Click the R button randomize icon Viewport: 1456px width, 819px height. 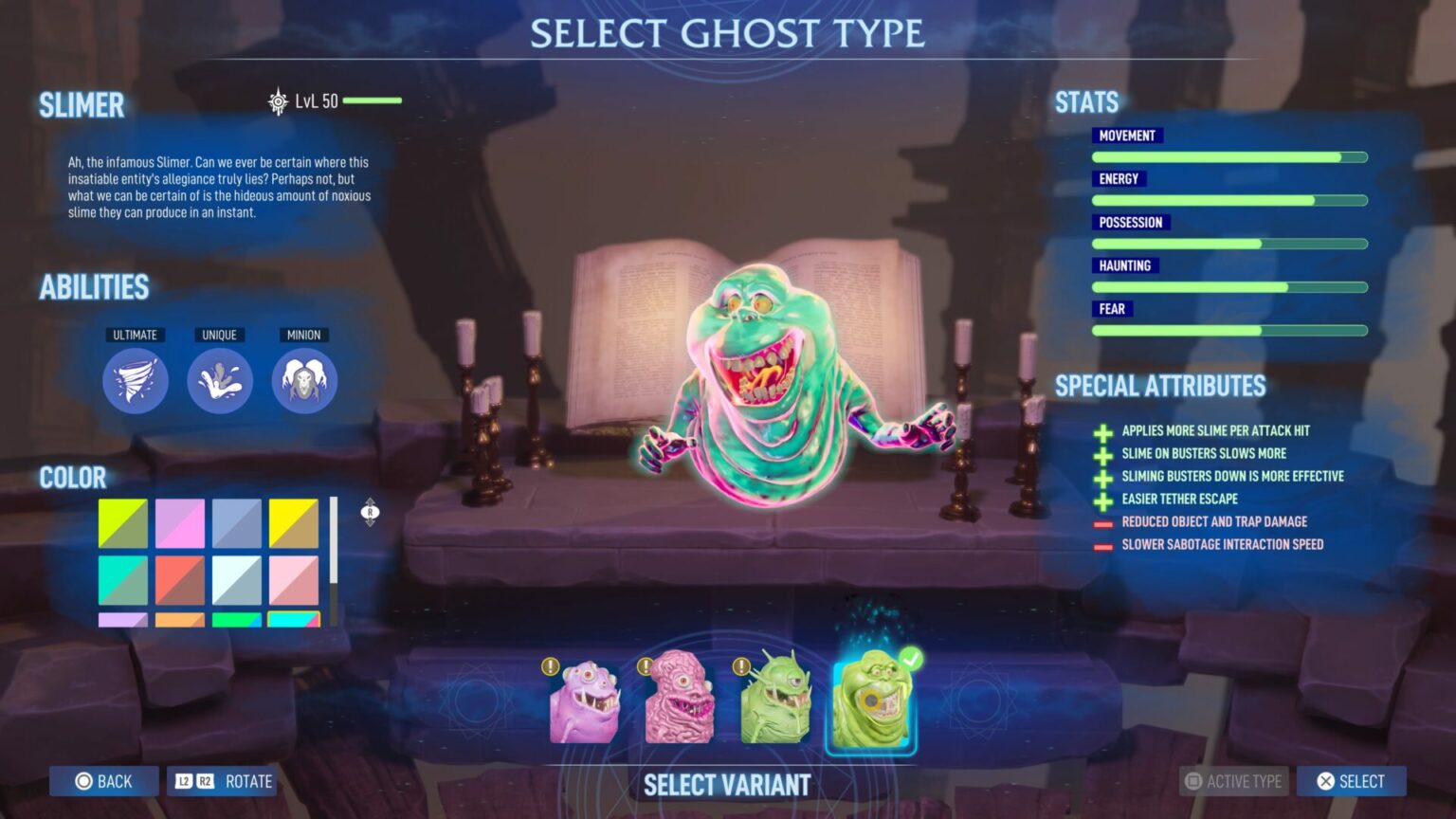pos(370,512)
